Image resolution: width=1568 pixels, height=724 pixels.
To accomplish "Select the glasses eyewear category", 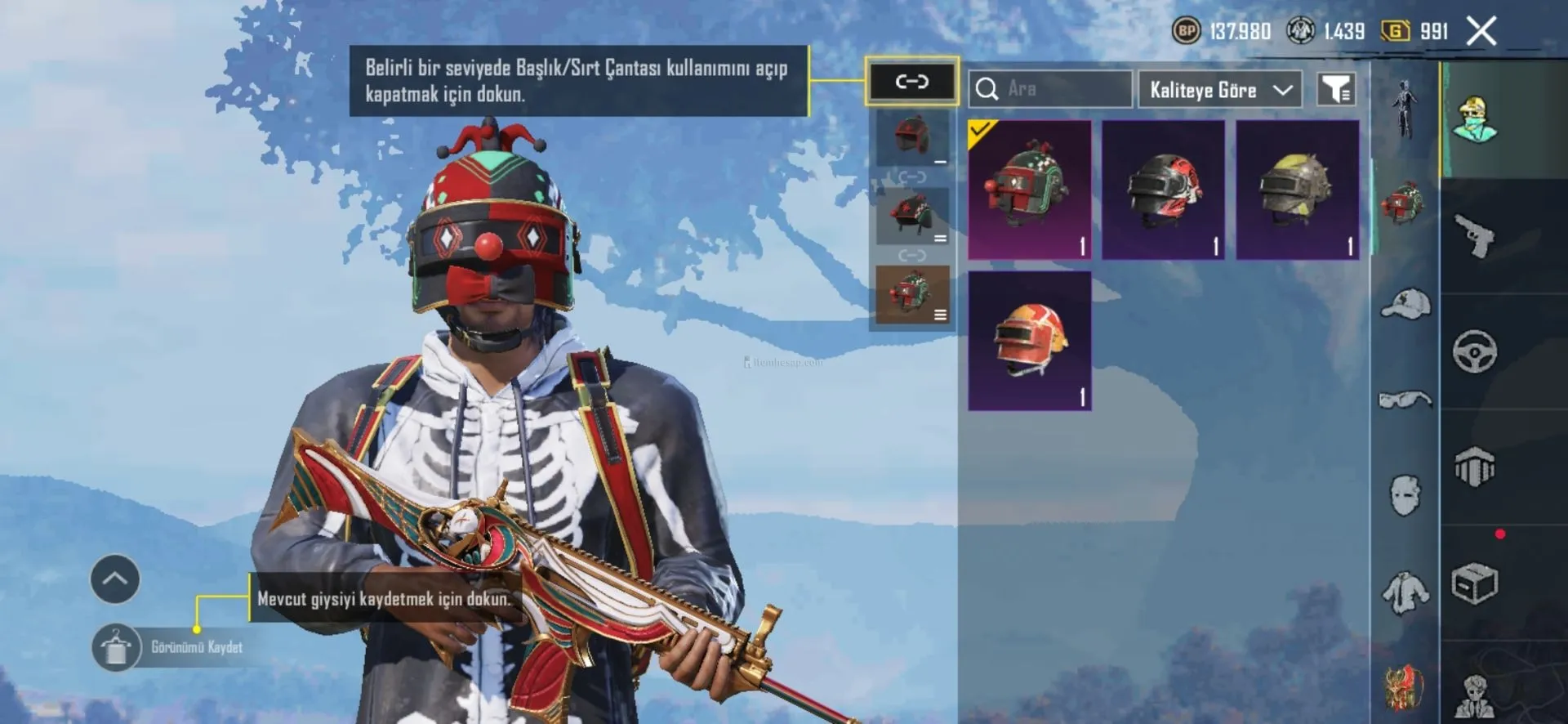I will tap(1405, 400).
